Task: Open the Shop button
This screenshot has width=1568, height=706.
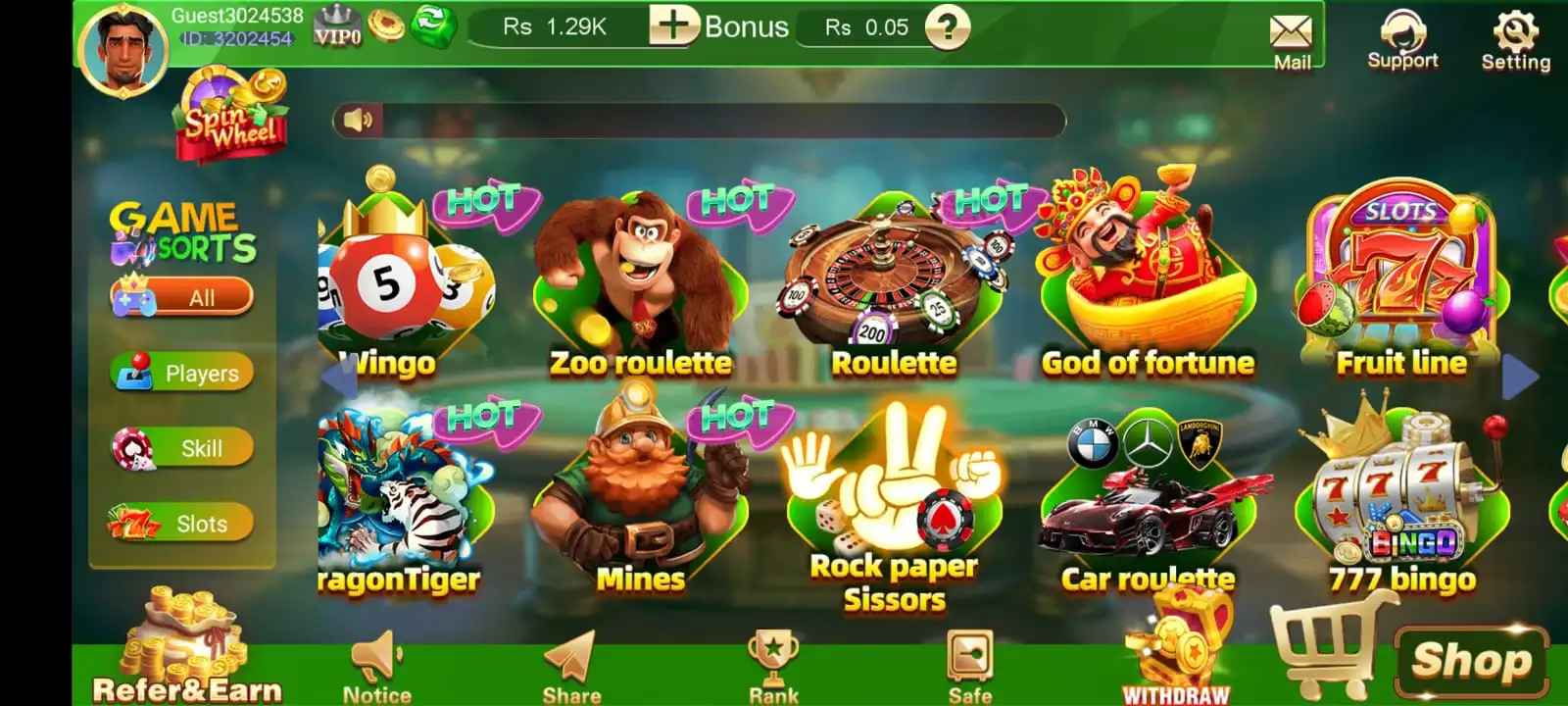Action: [1470, 660]
